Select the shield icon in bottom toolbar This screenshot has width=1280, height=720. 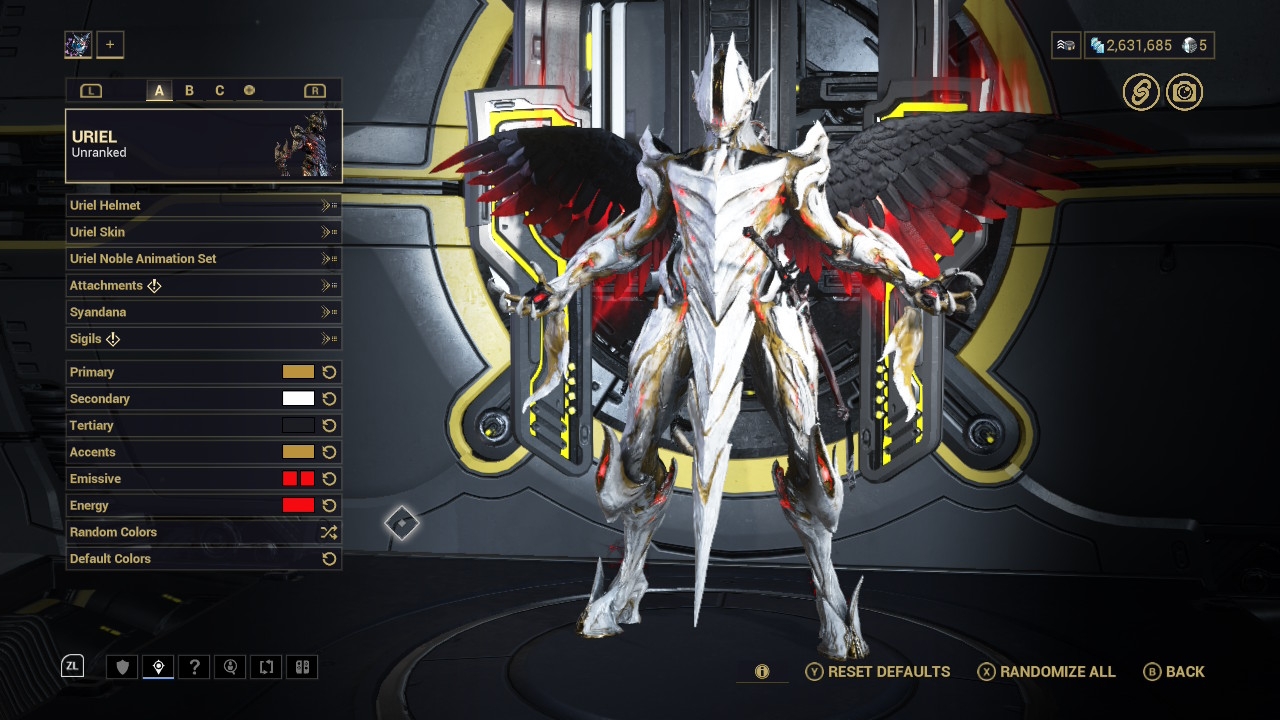123,667
